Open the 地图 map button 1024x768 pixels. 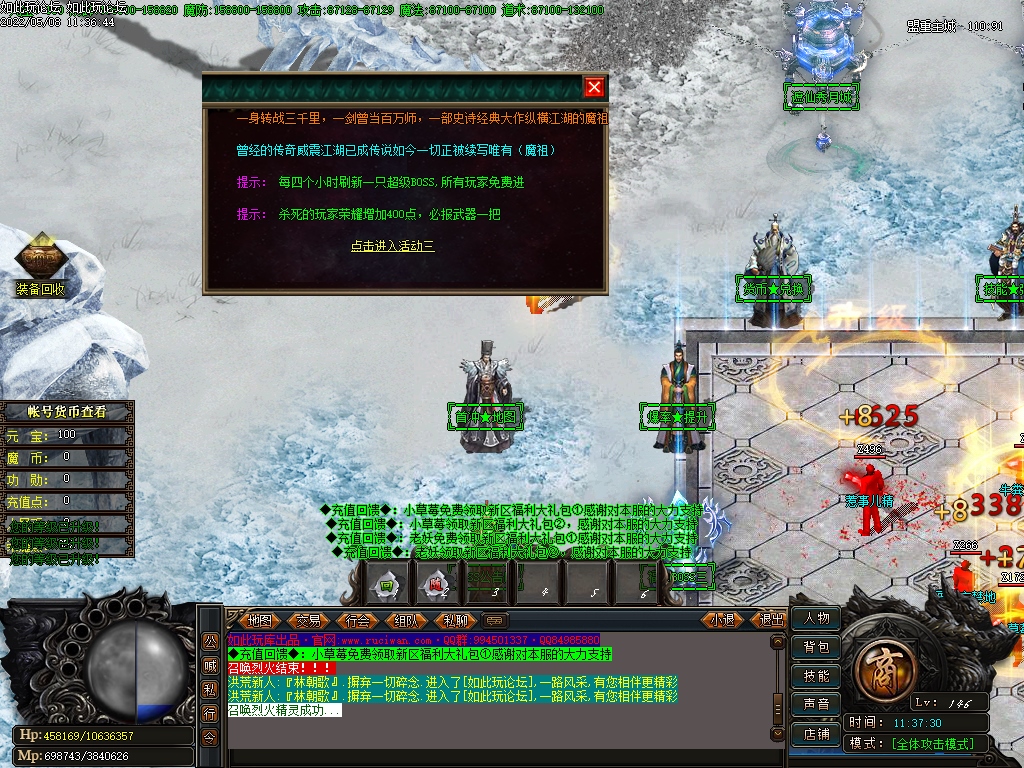tap(260, 620)
